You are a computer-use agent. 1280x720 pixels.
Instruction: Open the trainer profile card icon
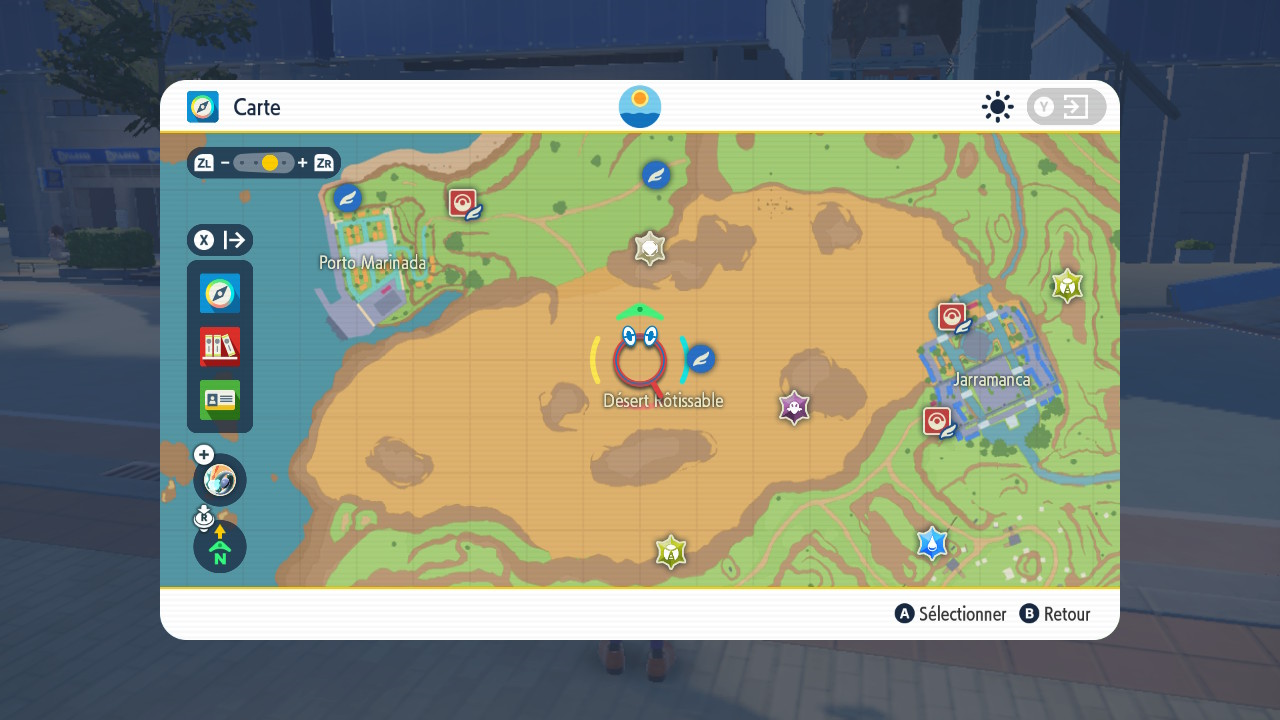tap(220, 400)
